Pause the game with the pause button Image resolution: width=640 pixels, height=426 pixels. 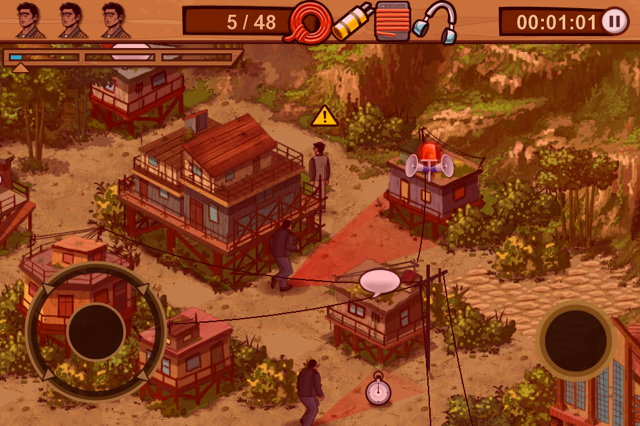click(616, 21)
